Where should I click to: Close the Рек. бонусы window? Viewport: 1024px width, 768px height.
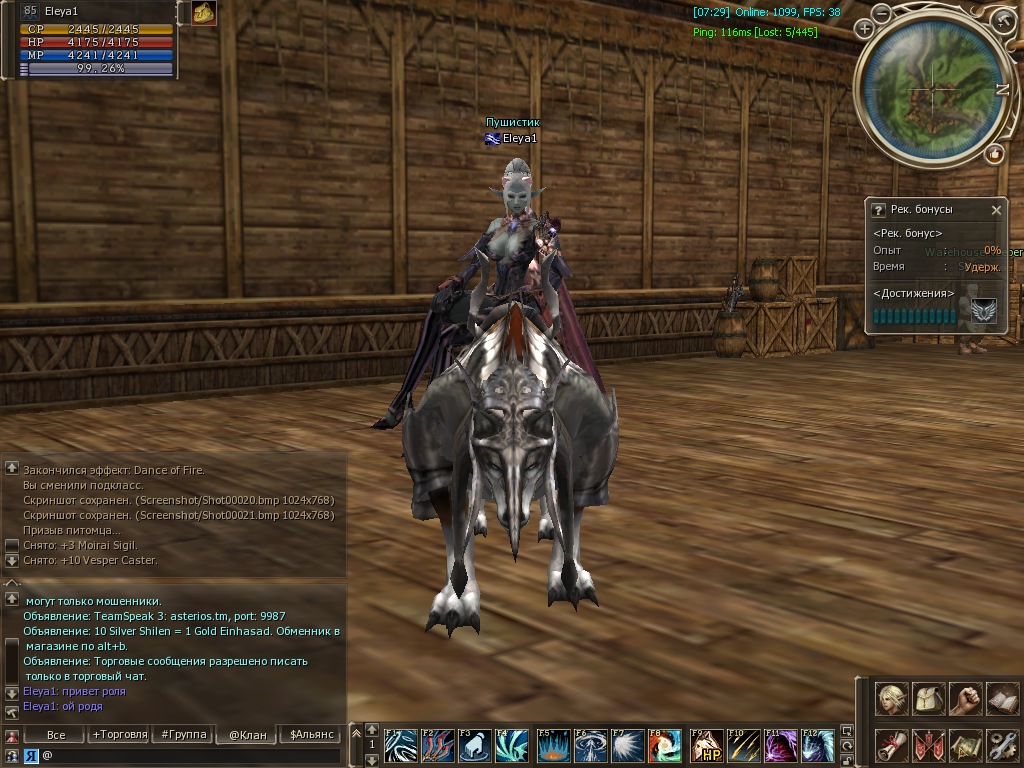[x=996, y=210]
